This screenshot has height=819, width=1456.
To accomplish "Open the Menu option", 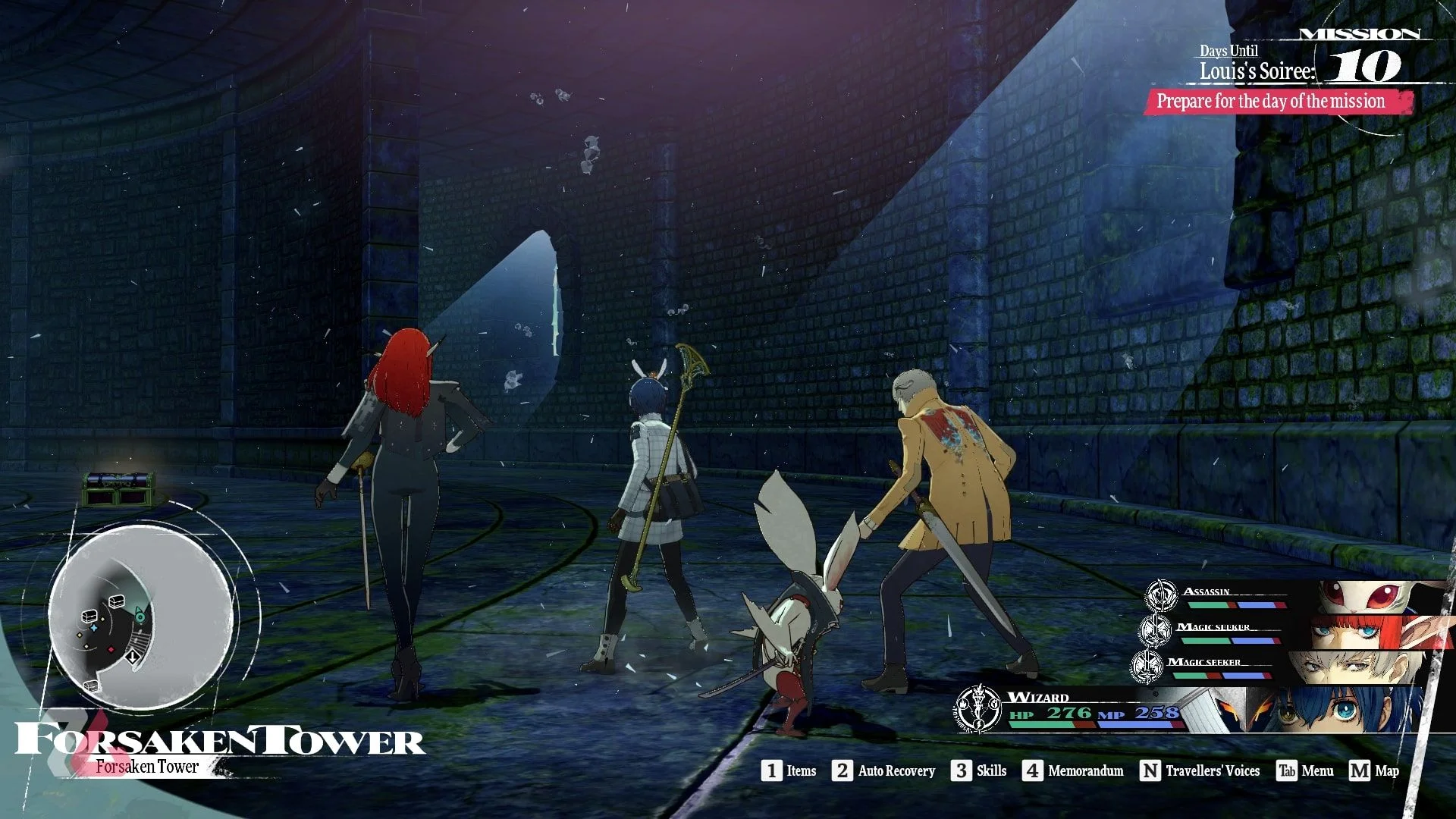I will 1305,770.
